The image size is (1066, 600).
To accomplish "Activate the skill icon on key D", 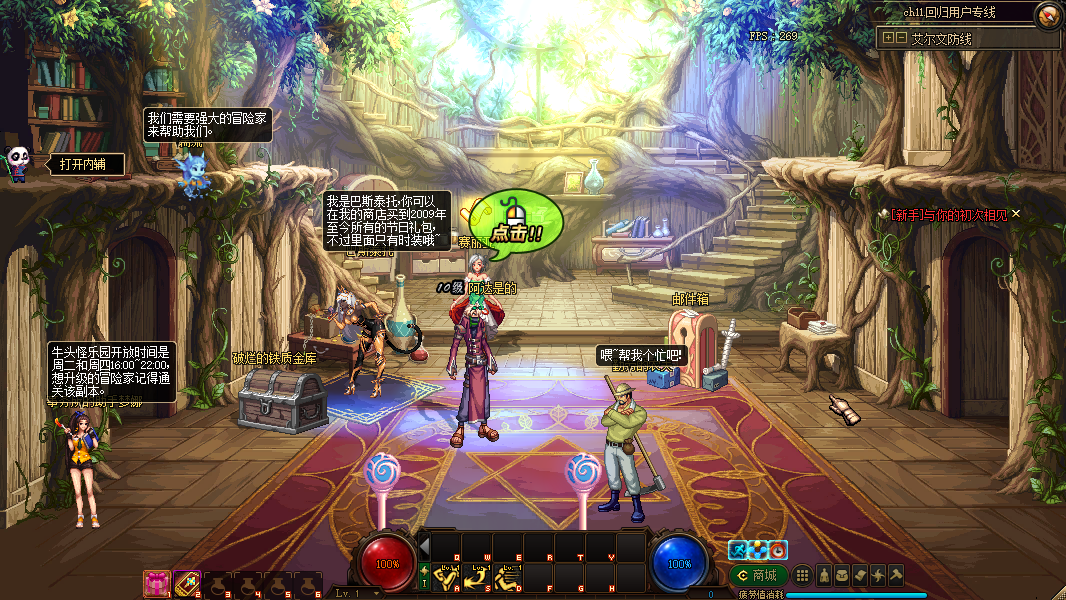I will [508, 578].
